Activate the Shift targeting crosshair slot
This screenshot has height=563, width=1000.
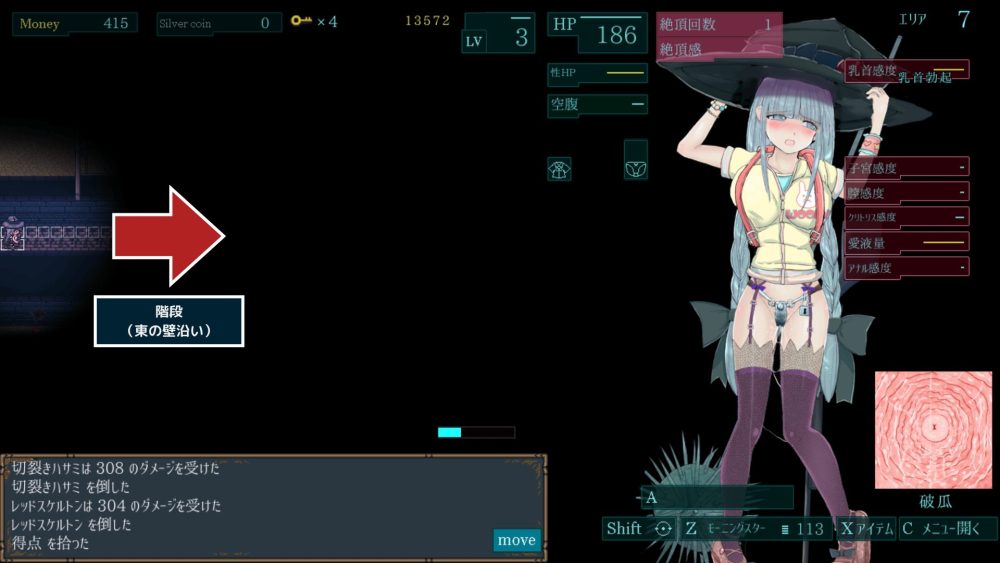coord(638,529)
